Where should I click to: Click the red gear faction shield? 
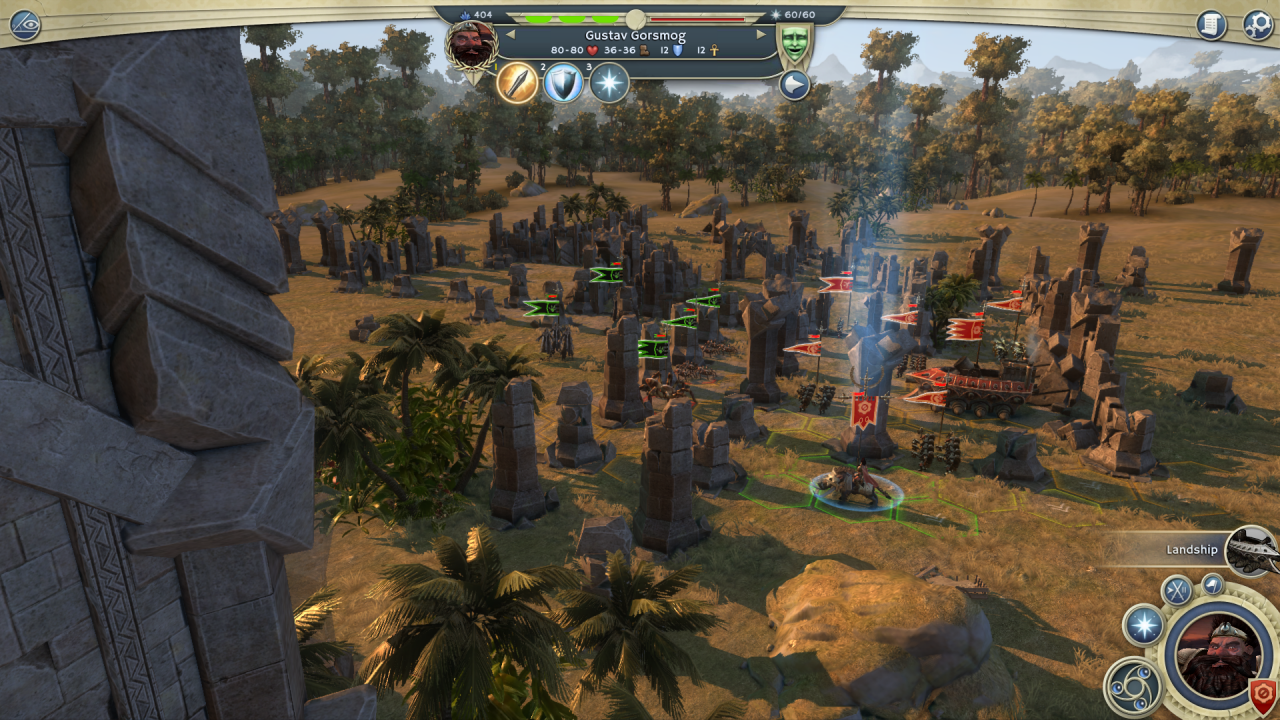(1263, 695)
